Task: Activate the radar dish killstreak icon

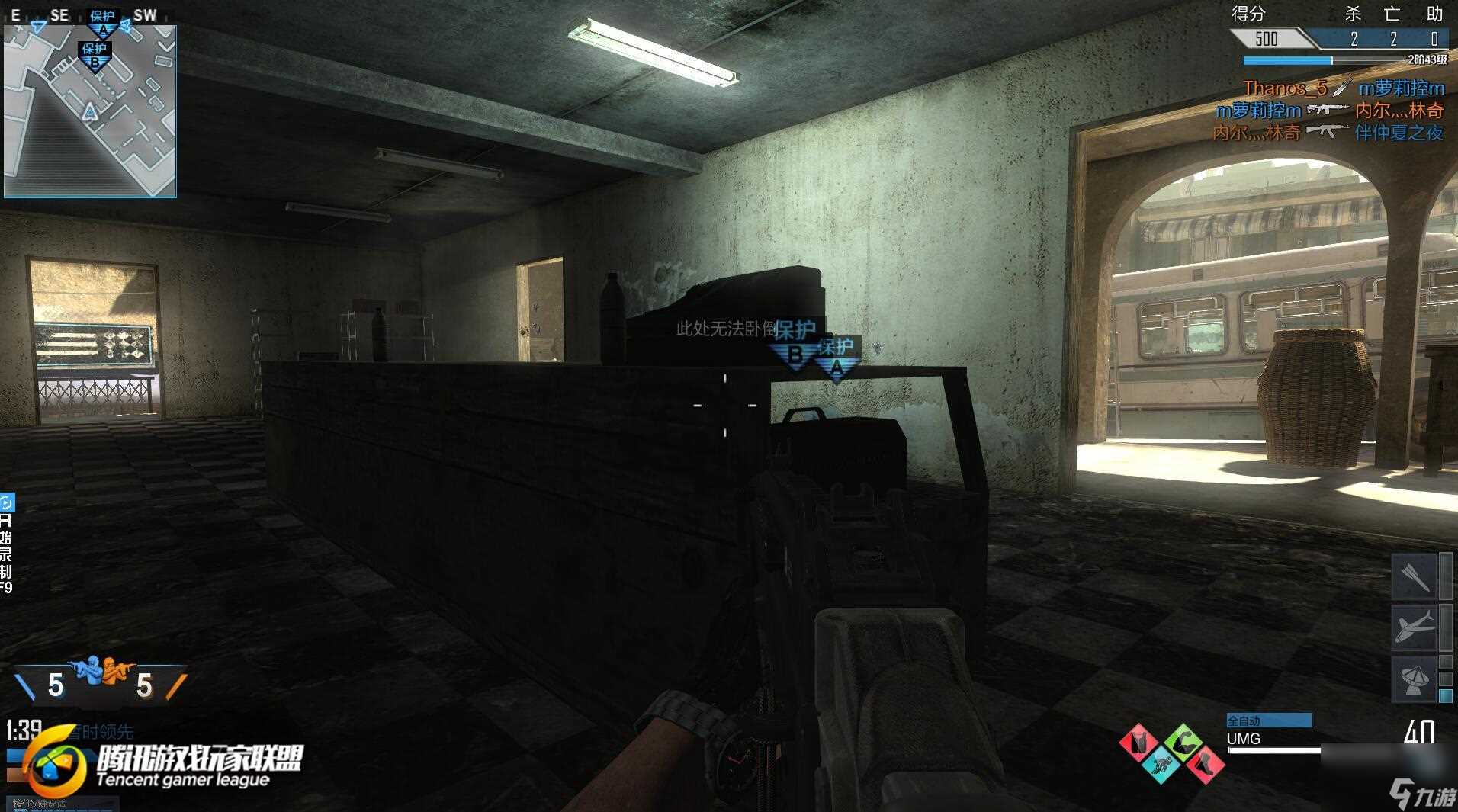Action: (1415, 678)
